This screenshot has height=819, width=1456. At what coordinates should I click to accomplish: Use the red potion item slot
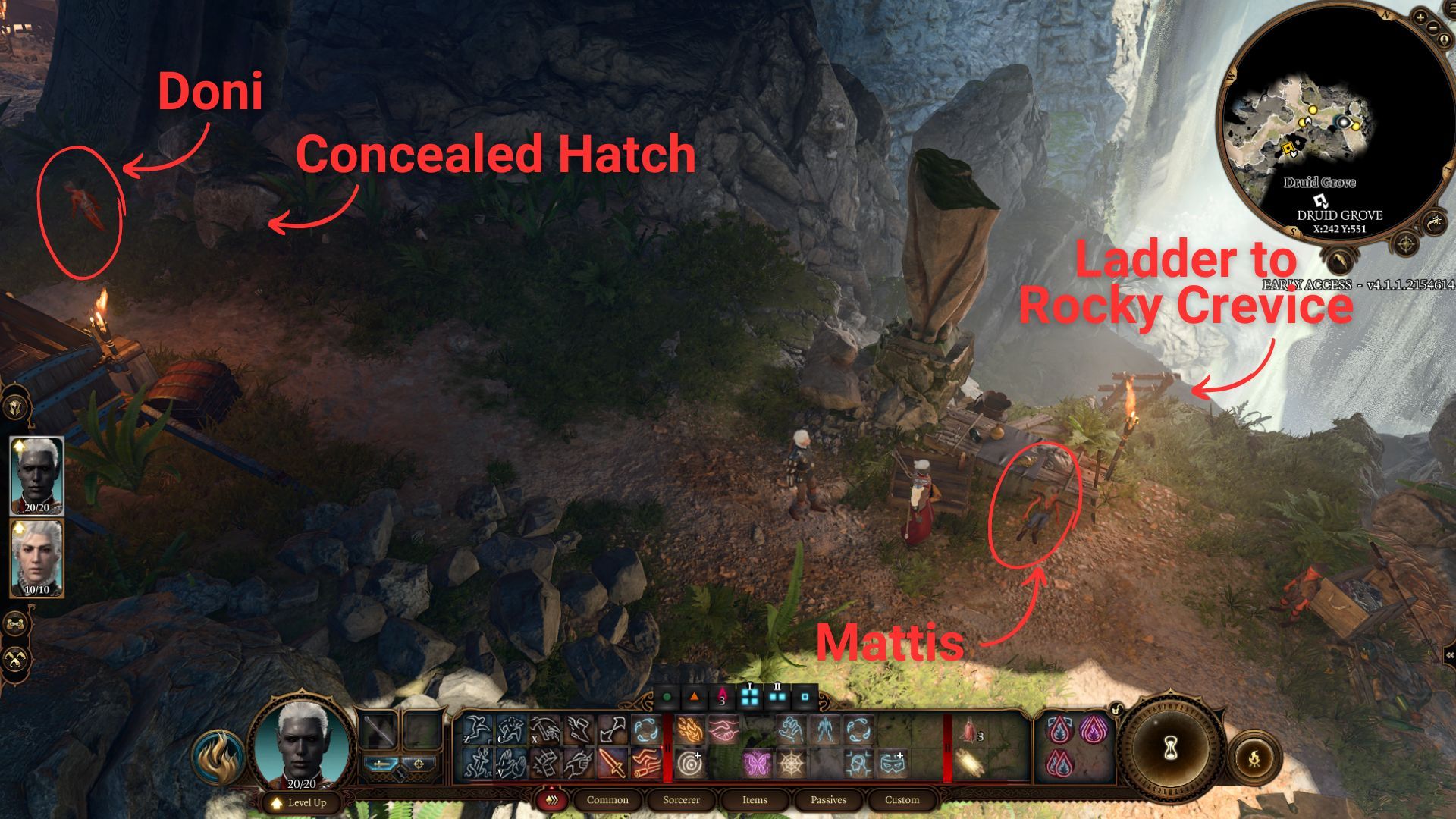pyautogui.click(x=970, y=731)
